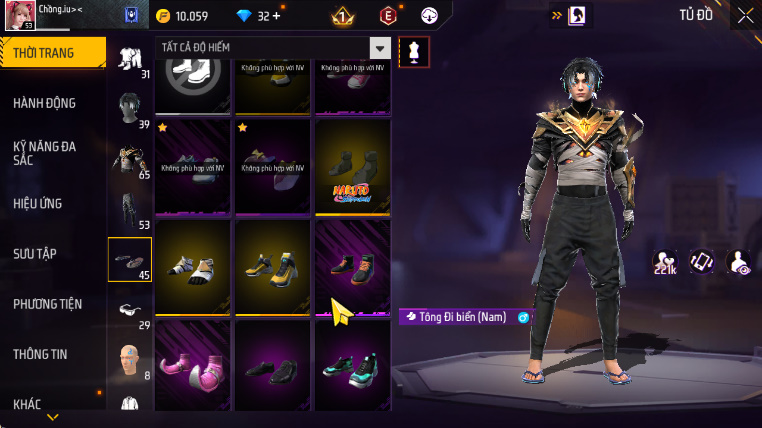This screenshot has height=428, width=762.
Task: Click the mannequin preview icon
Action: tap(414, 52)
